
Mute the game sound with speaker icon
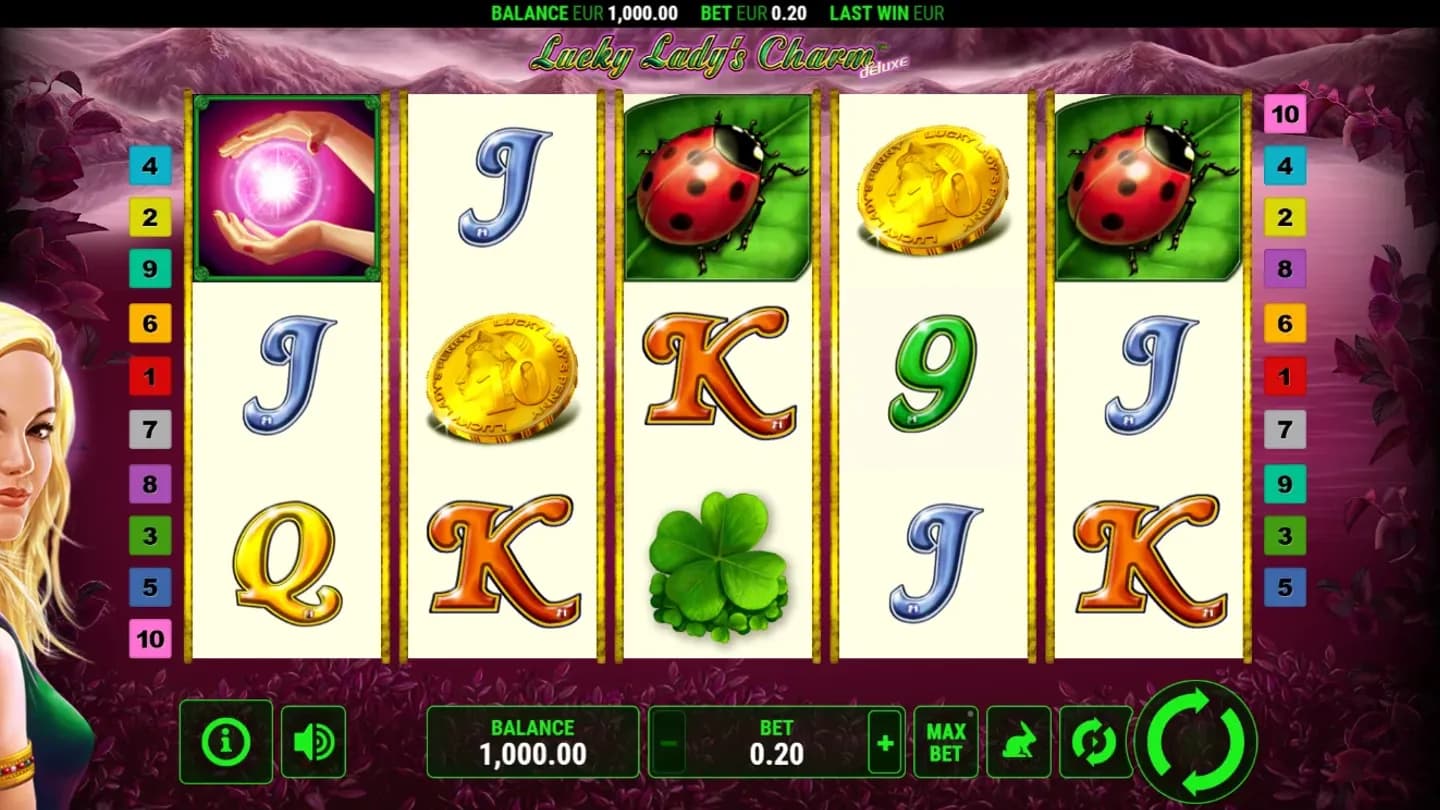click(313, 740)
